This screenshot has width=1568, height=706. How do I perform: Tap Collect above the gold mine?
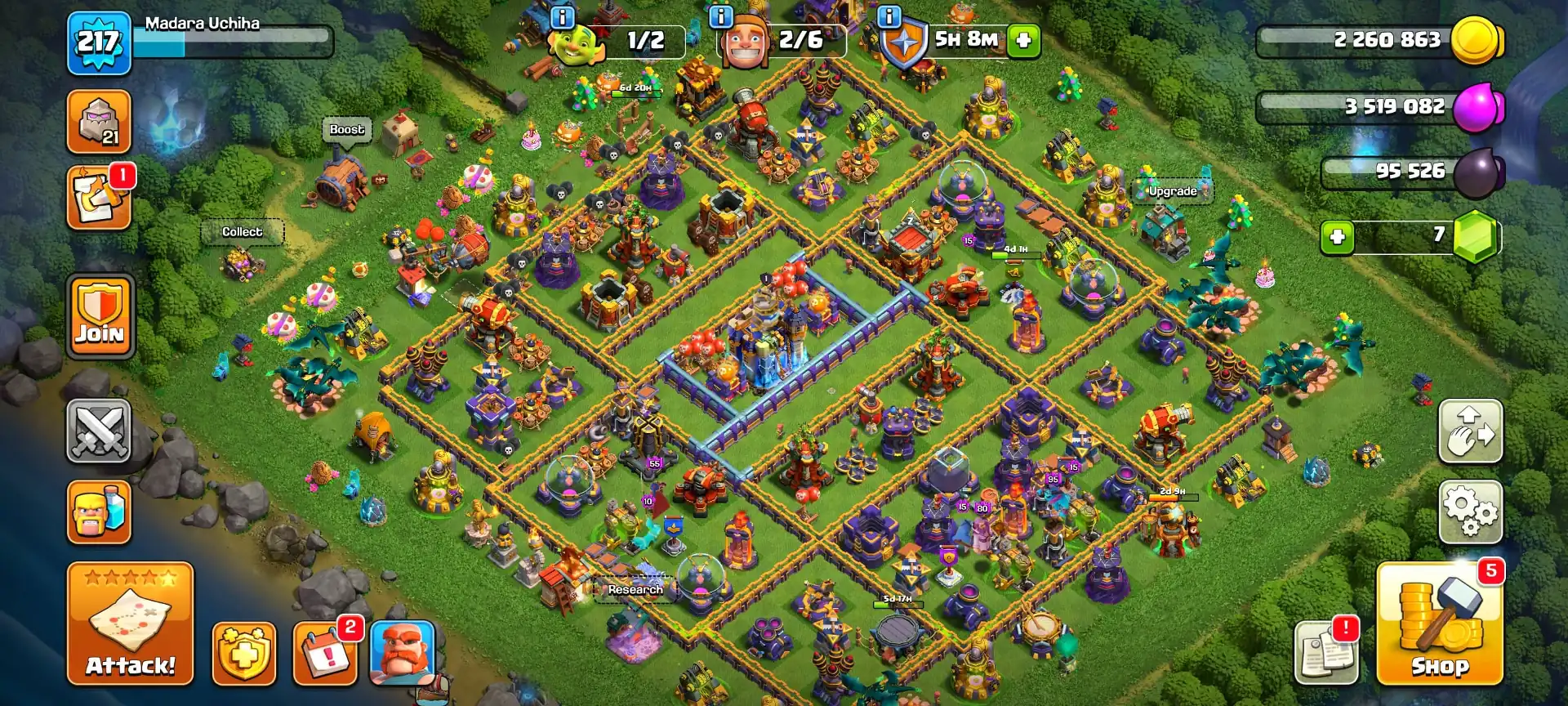(242, 232)
